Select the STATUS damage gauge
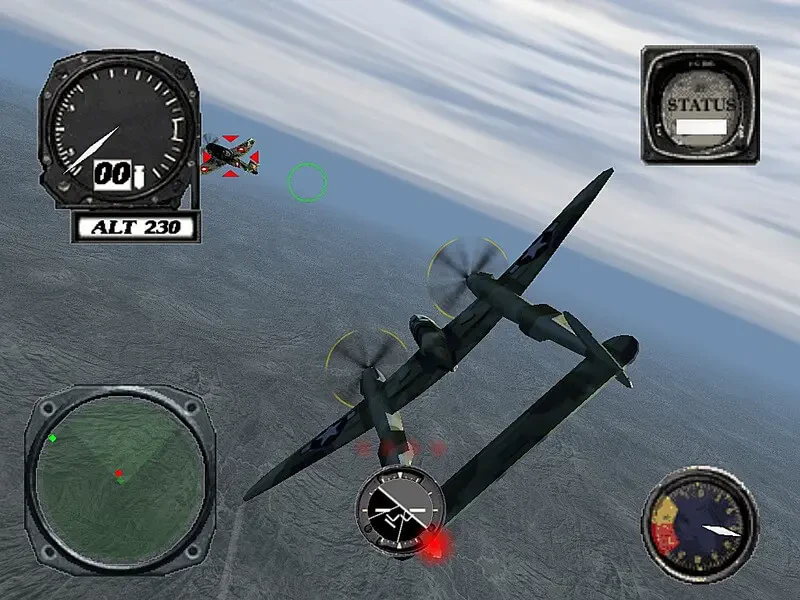800x600 pixels. point(700,104)
